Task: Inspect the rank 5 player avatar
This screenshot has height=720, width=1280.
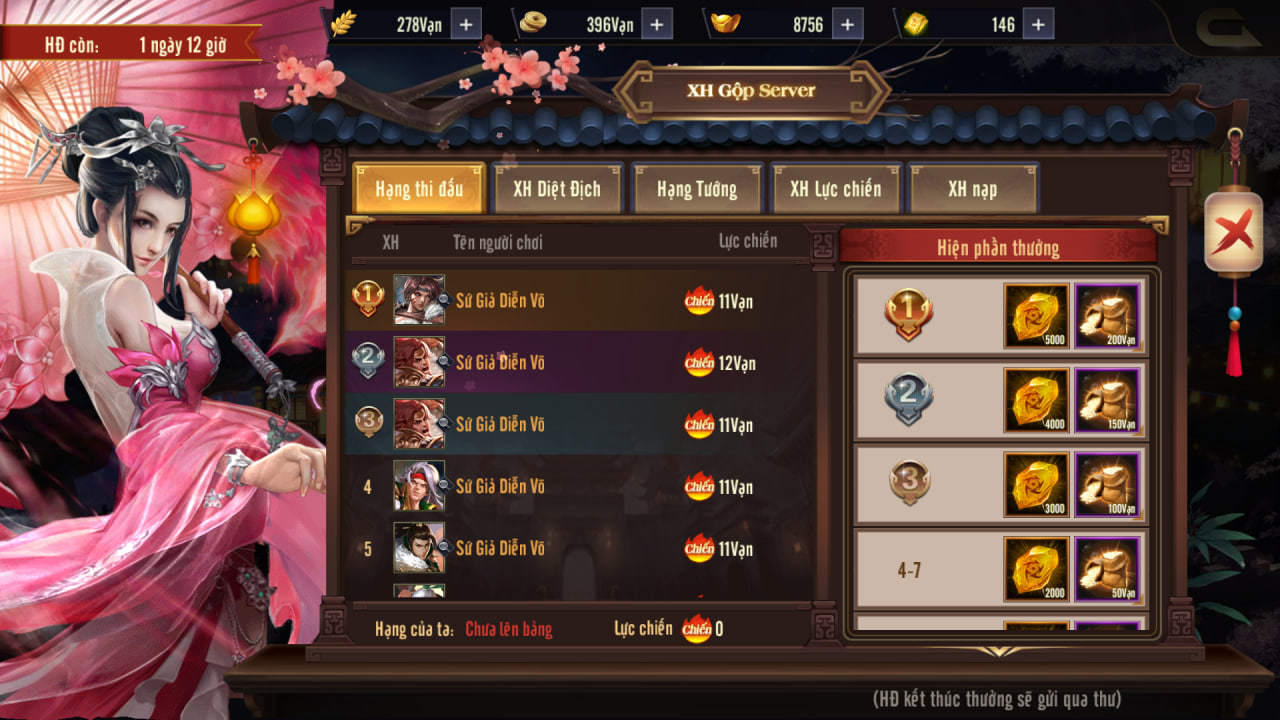Action: (x=419, y=548)
